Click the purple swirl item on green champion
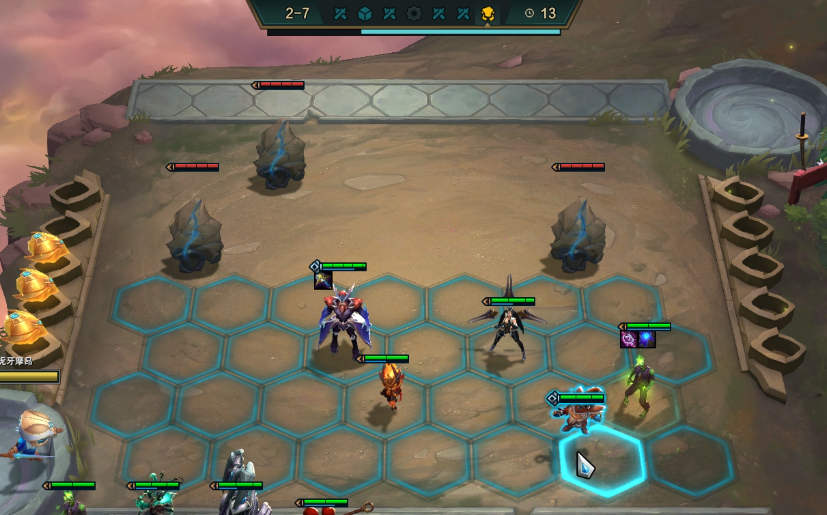Viewport: 827px width, 515px height. pos(629,339)
